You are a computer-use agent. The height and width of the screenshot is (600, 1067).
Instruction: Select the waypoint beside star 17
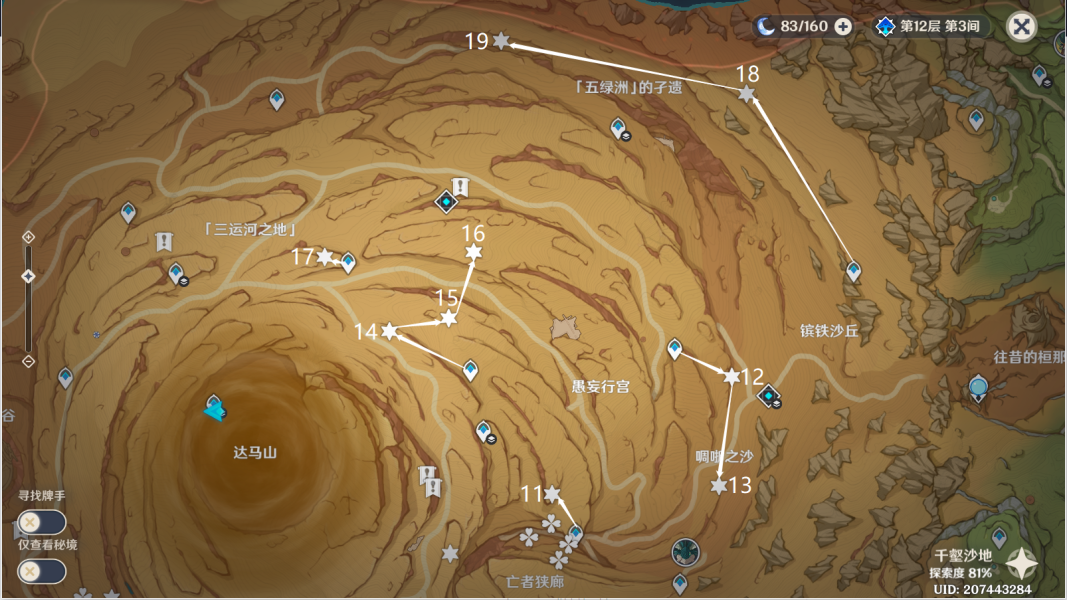tap(348, 262)
